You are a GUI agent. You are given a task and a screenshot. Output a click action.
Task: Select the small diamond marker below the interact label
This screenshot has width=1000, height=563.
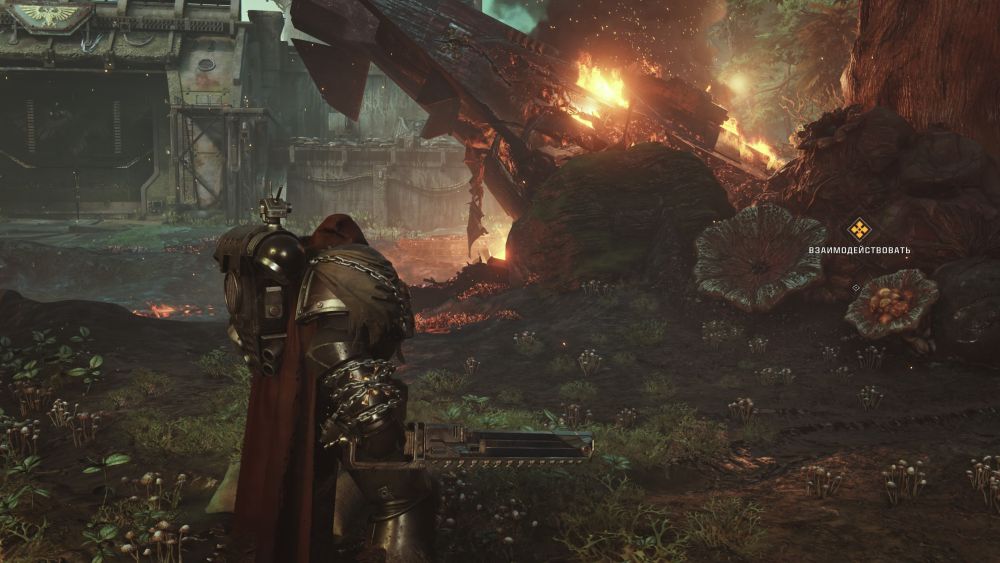tap(855, 288)
